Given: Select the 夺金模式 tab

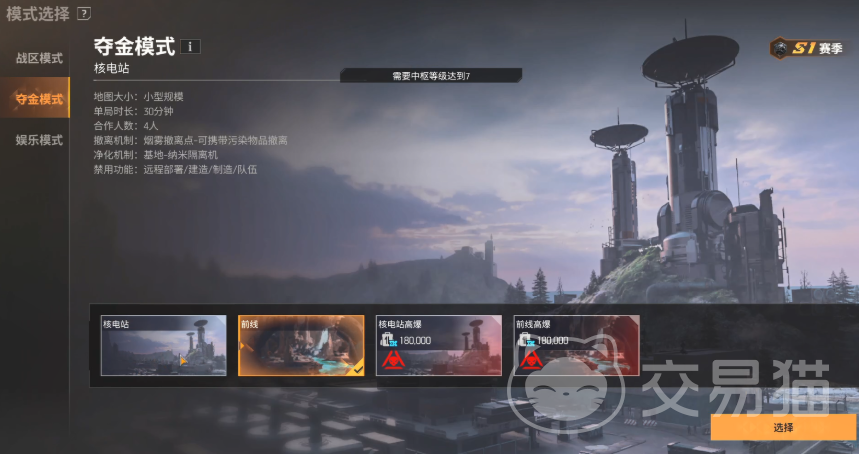Looking at the screenshot, I should (38, 99).
